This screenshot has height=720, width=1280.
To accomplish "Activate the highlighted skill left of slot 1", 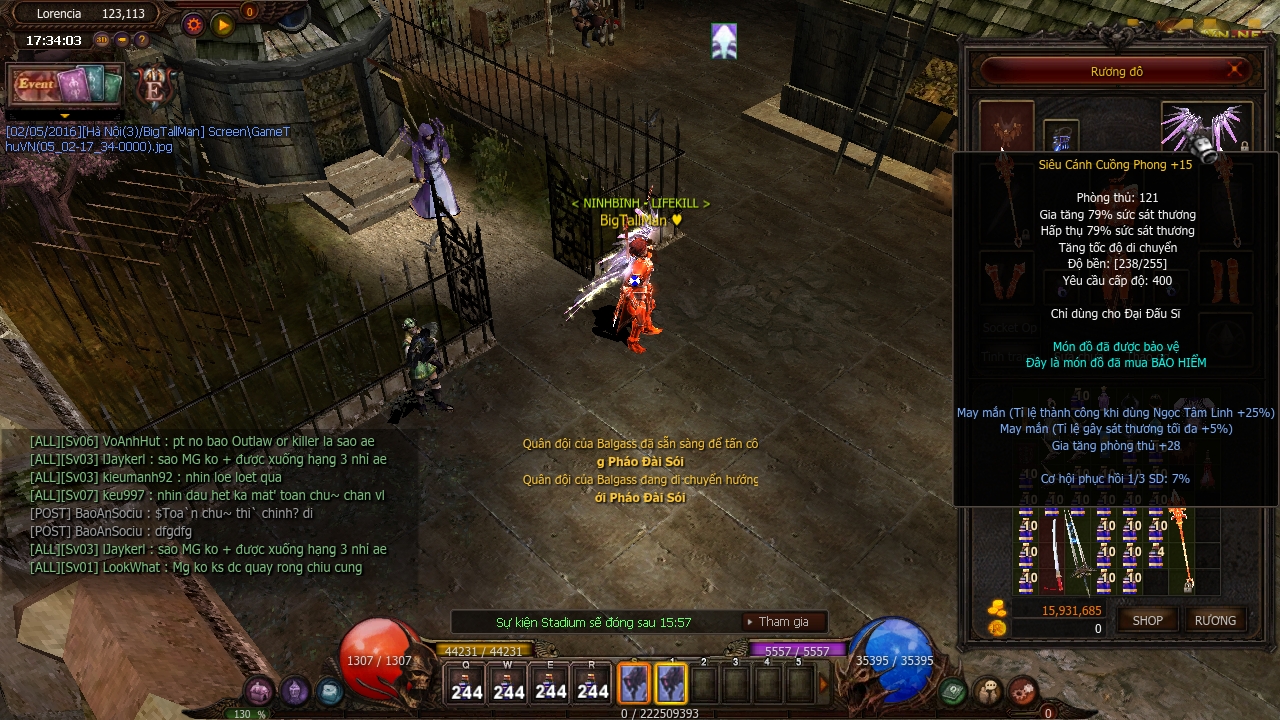I will coord(635,684).
